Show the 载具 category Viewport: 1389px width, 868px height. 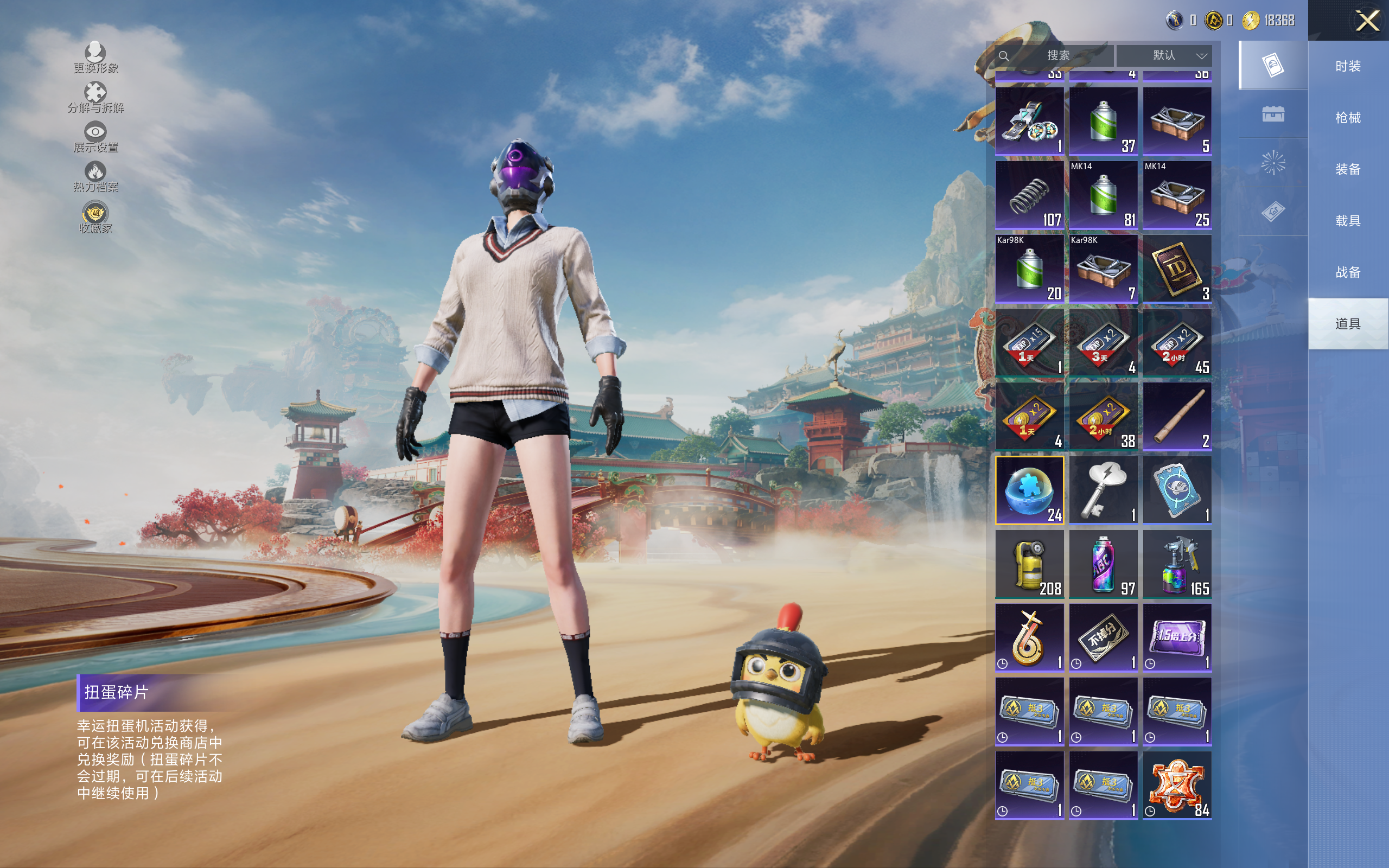pos(1348,220)
